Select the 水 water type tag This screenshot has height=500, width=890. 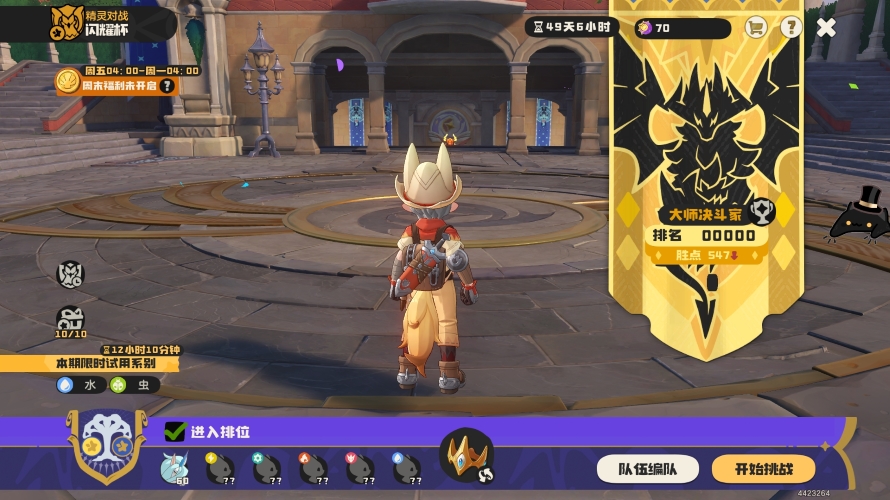click(79, 385)
